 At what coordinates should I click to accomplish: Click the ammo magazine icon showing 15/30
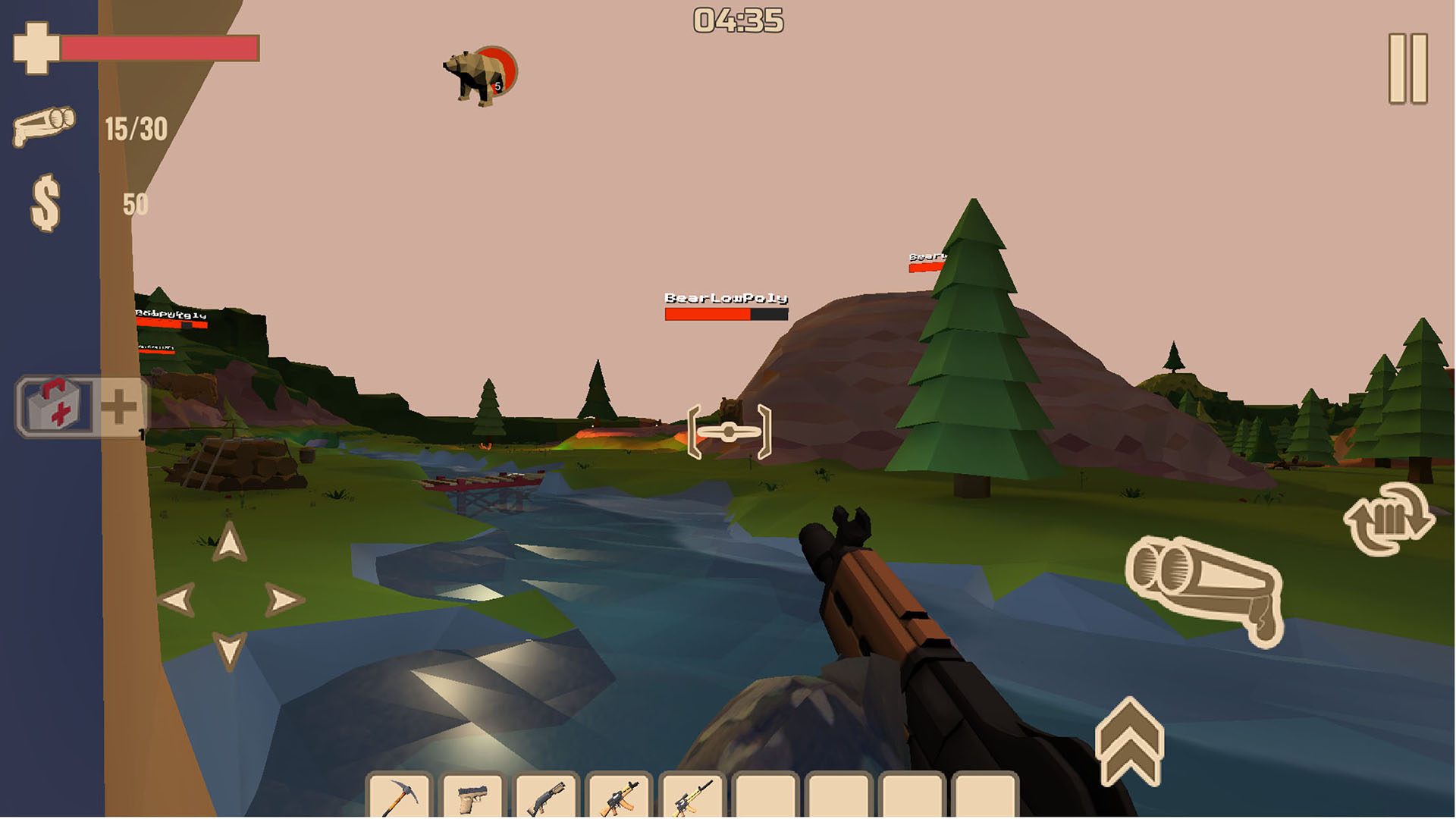point(44,125)
